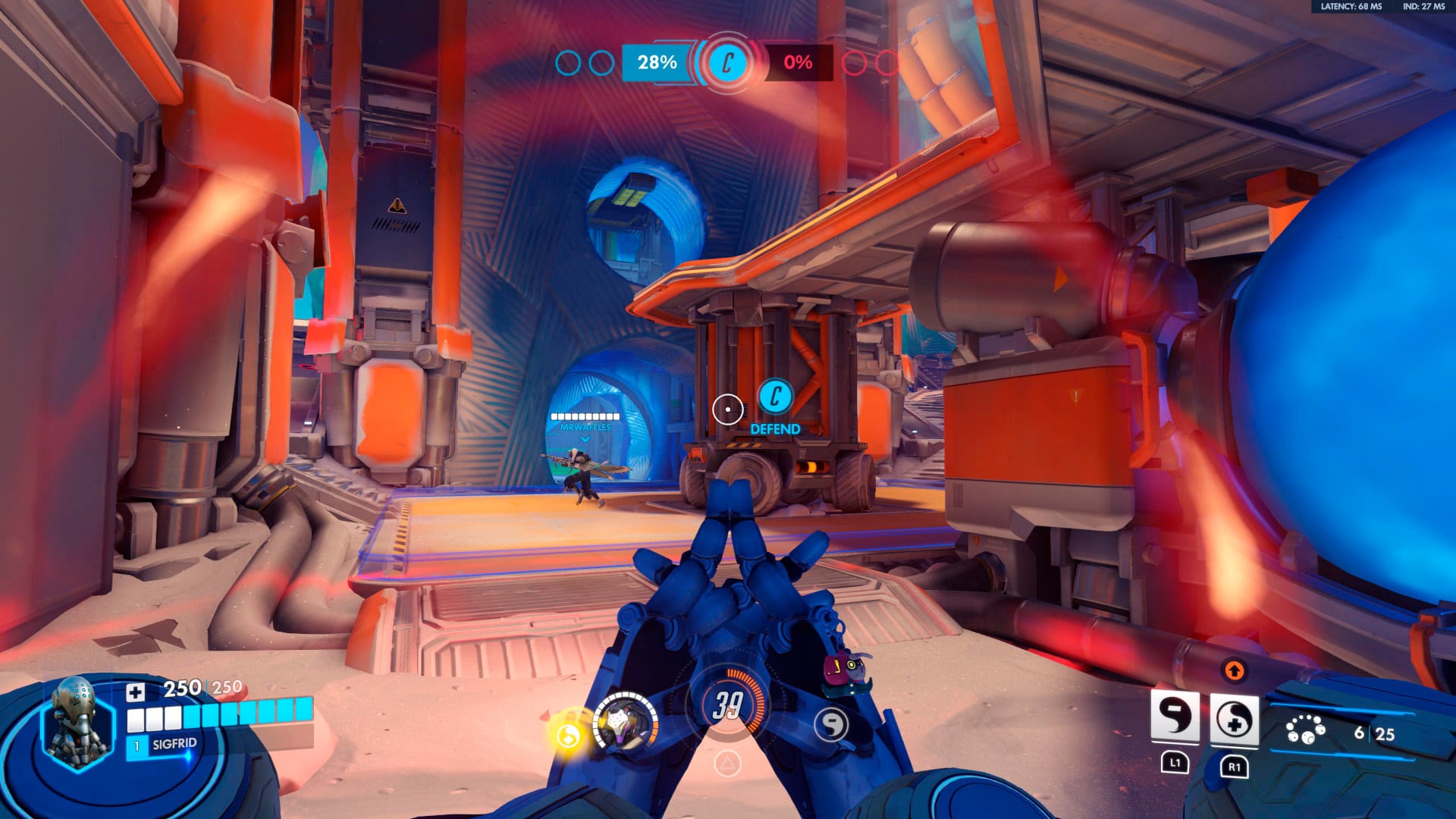Click the control point C objective icon
Image resolution: width=1456 pixels, height=819 pixels.
[x=727, y=63]
